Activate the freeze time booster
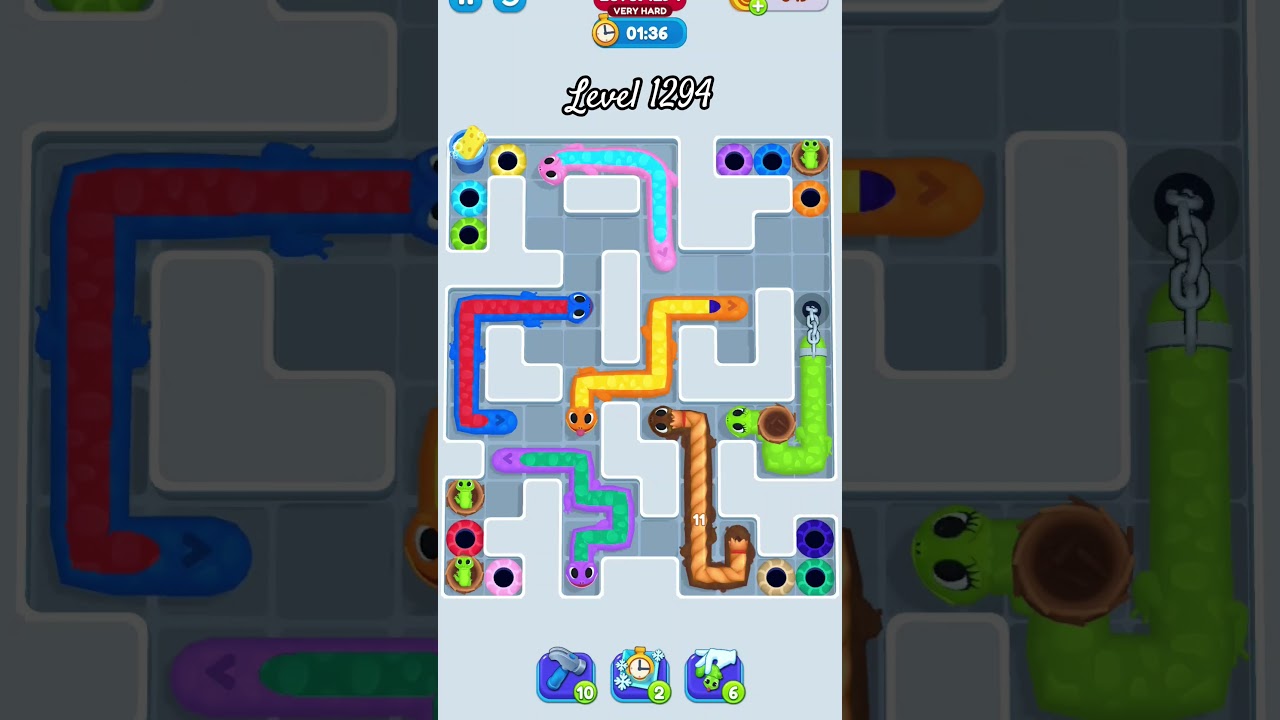Viewport: 1280px width, 720px height. pos(640,675)
